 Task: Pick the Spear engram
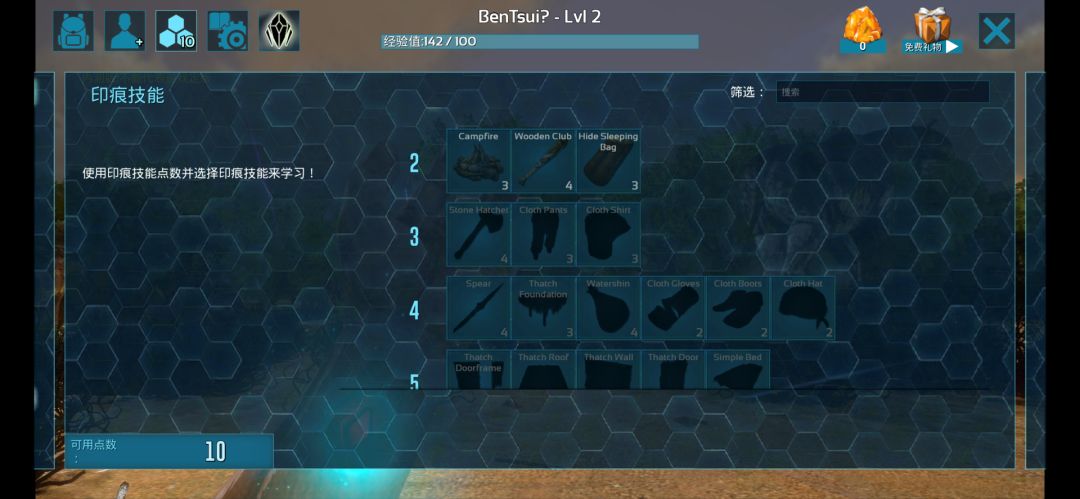click(x=478, y=308)
